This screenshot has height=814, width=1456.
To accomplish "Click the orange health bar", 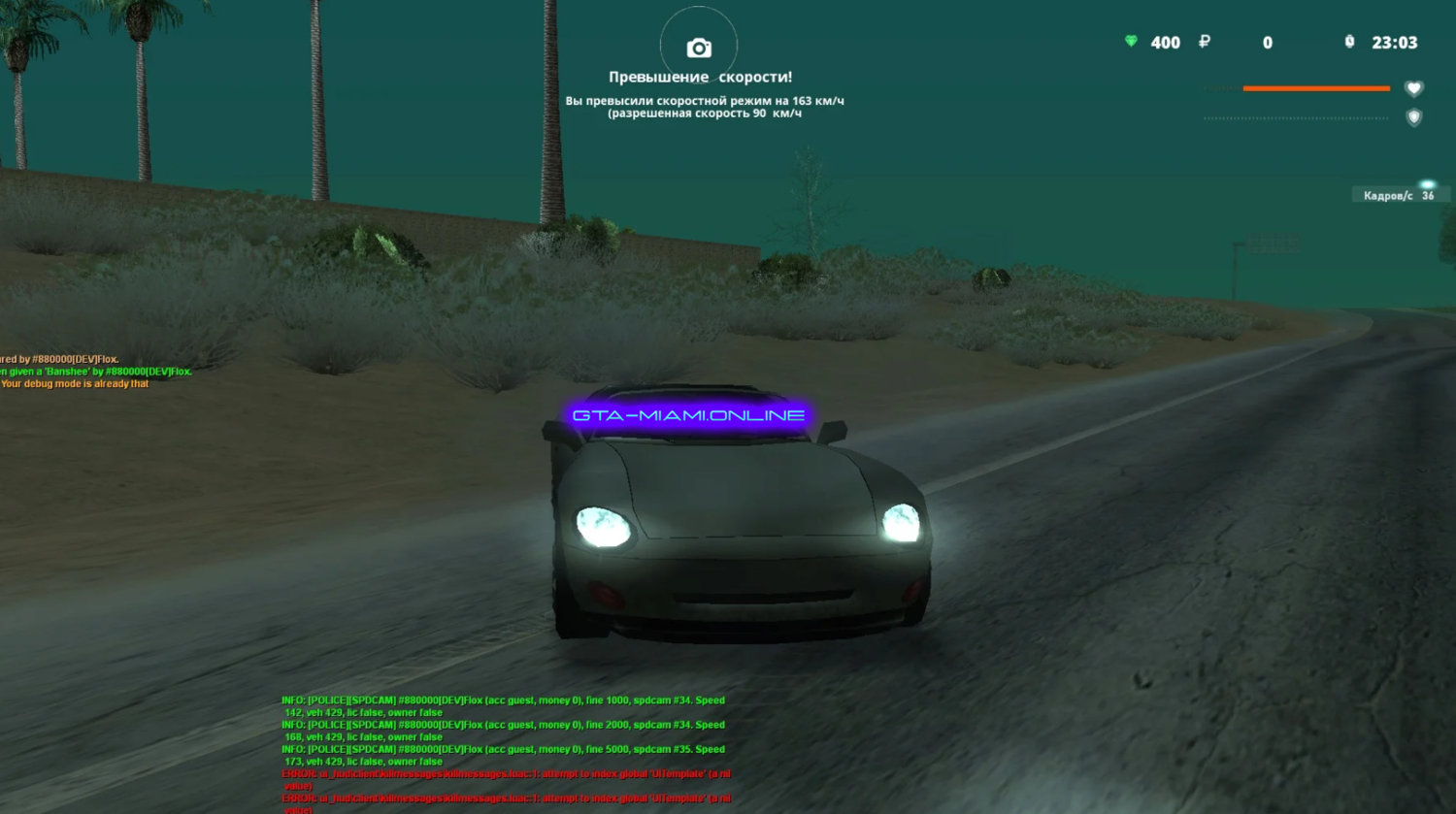I will (x=1316, y=86).
